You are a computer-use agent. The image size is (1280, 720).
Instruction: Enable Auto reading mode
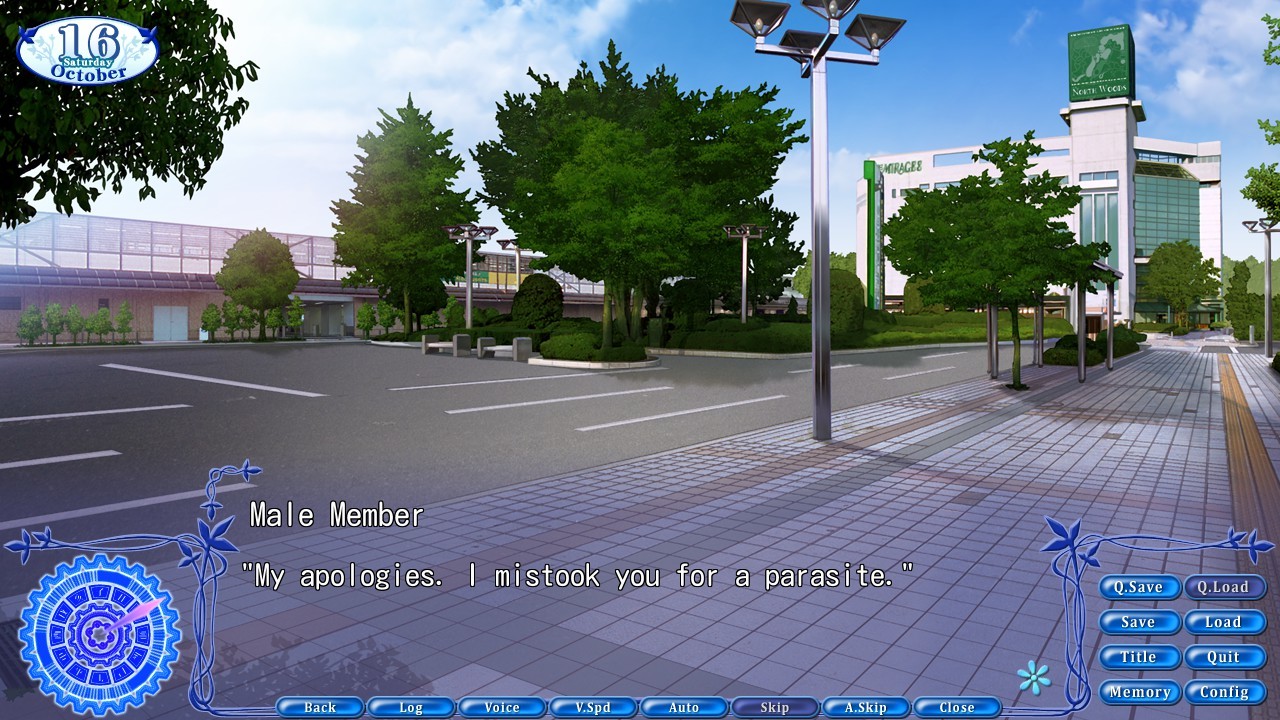pos(684,707)
